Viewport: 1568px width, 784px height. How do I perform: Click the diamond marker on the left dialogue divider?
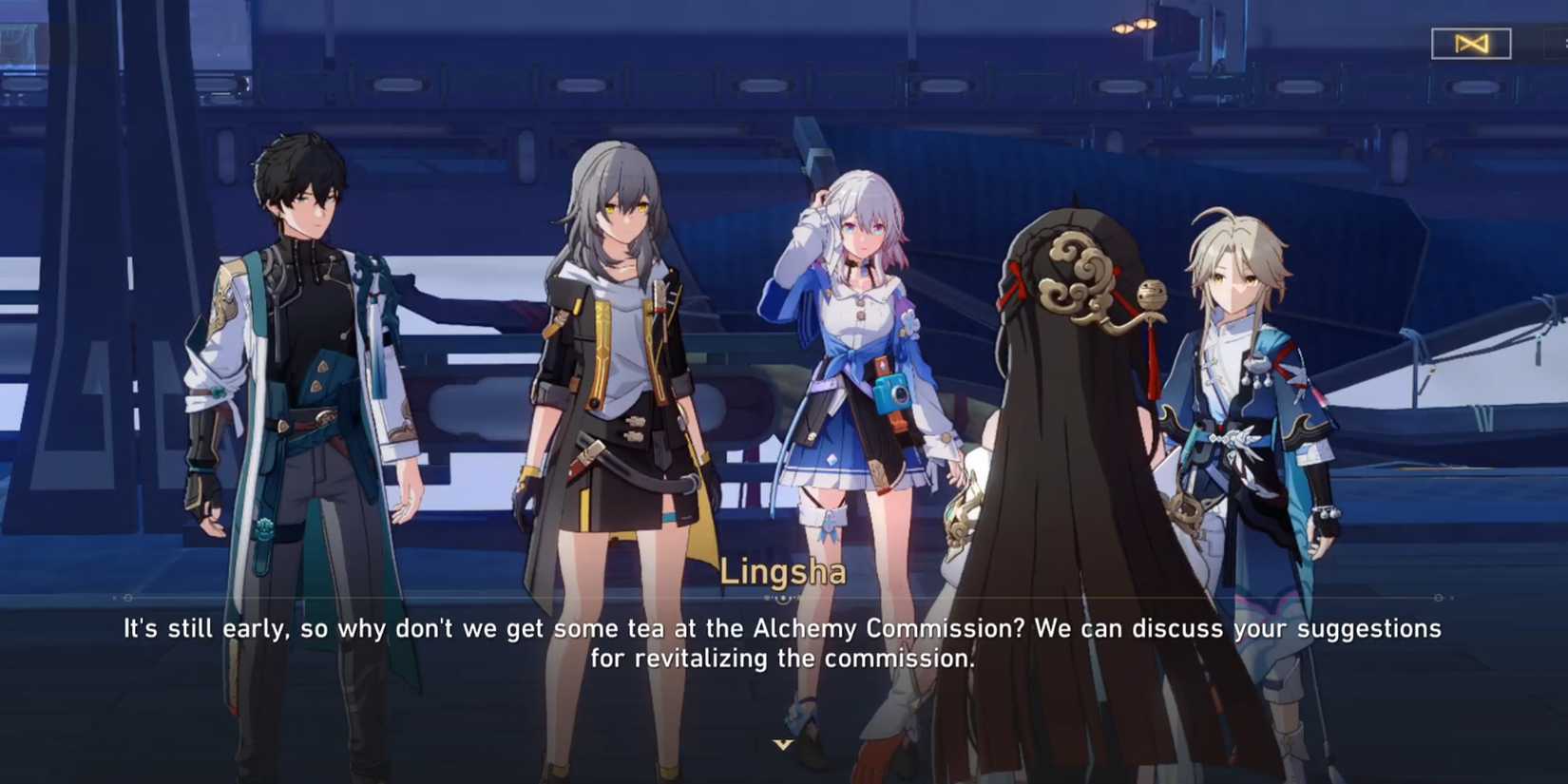(127, 598)
